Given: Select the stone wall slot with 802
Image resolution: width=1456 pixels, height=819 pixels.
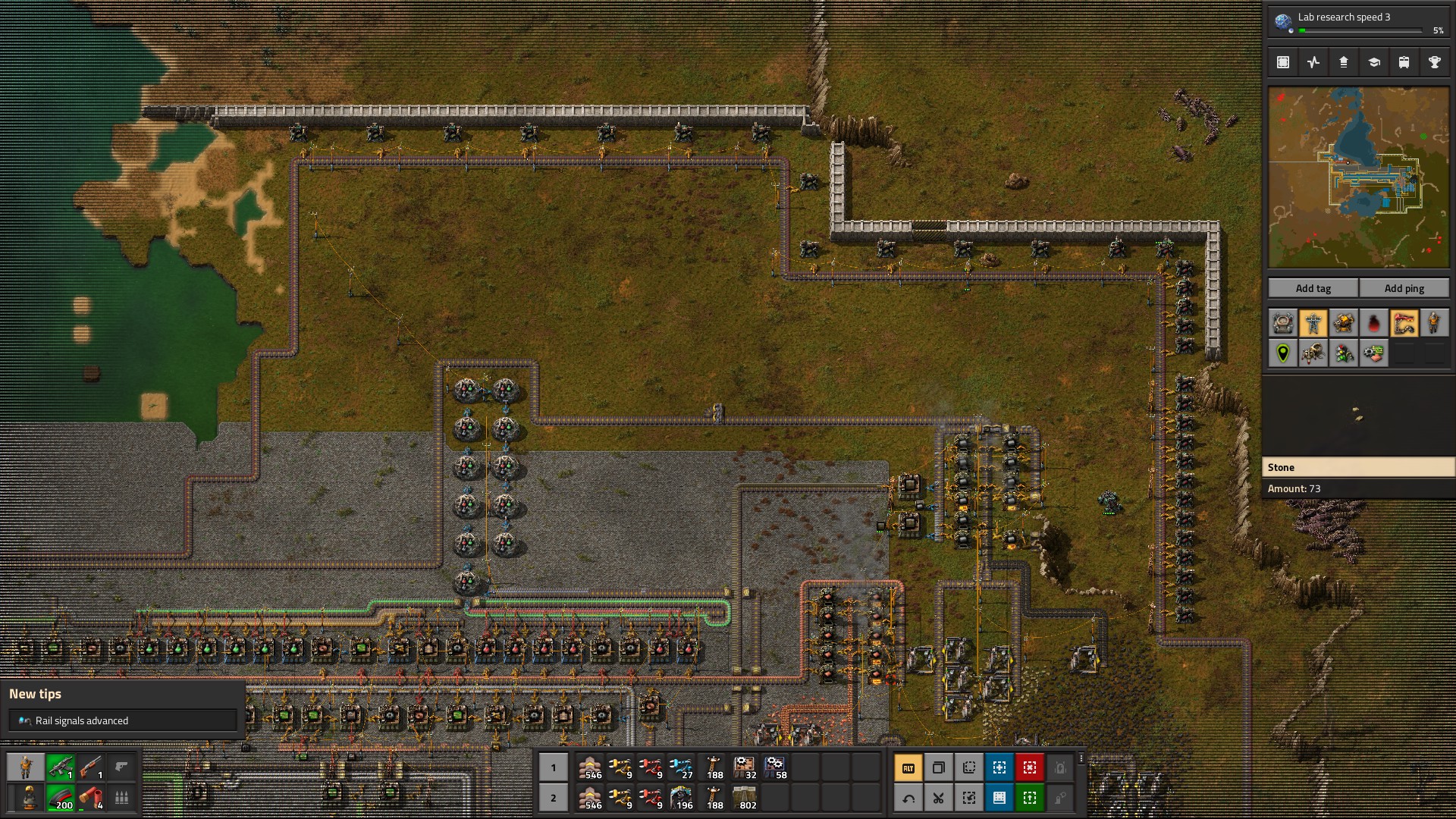Looking at the screenshot, I should click(x=745, y=798).
